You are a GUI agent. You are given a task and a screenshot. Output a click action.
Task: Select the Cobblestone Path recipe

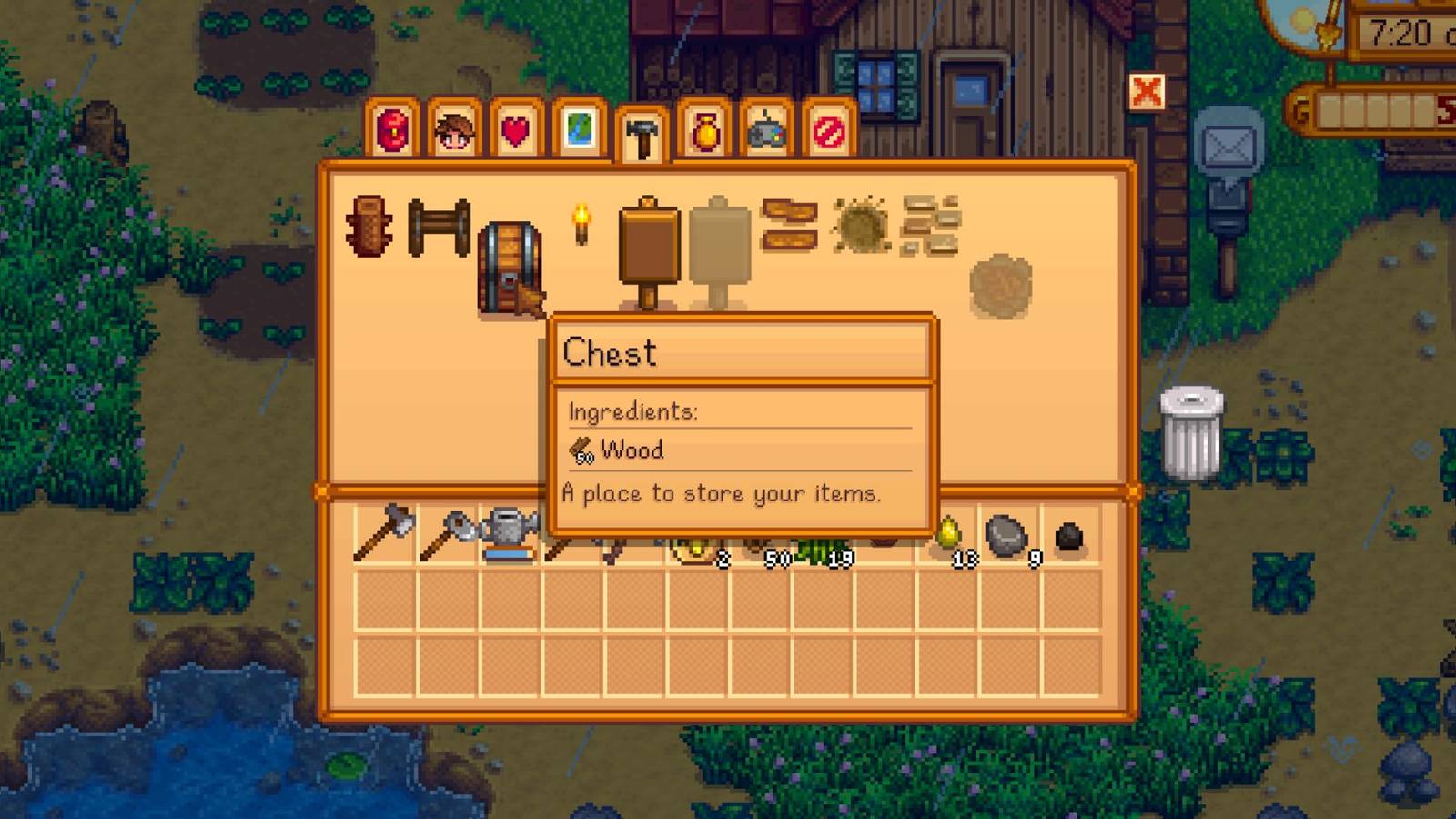point(930,227)
